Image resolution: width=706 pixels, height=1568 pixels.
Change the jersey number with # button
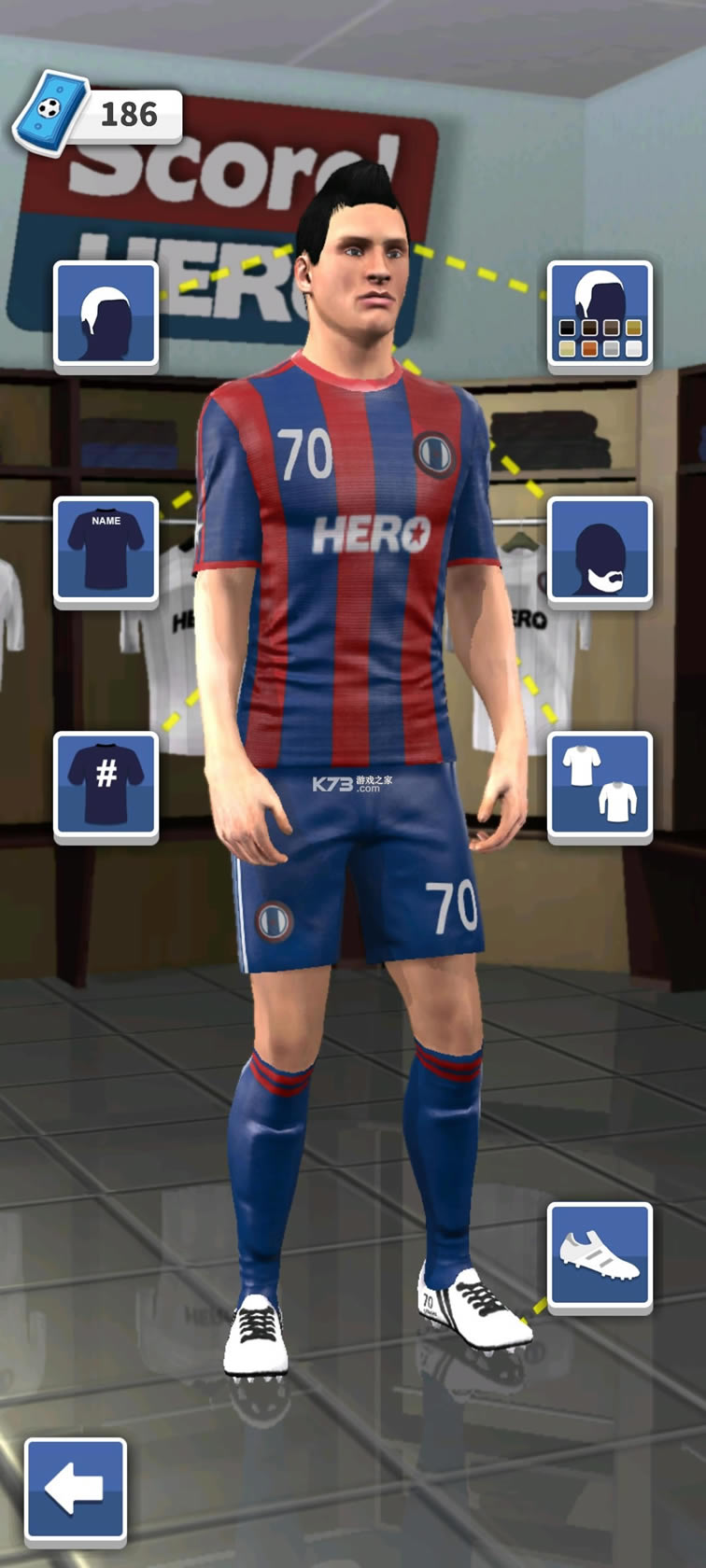[106, 785]
